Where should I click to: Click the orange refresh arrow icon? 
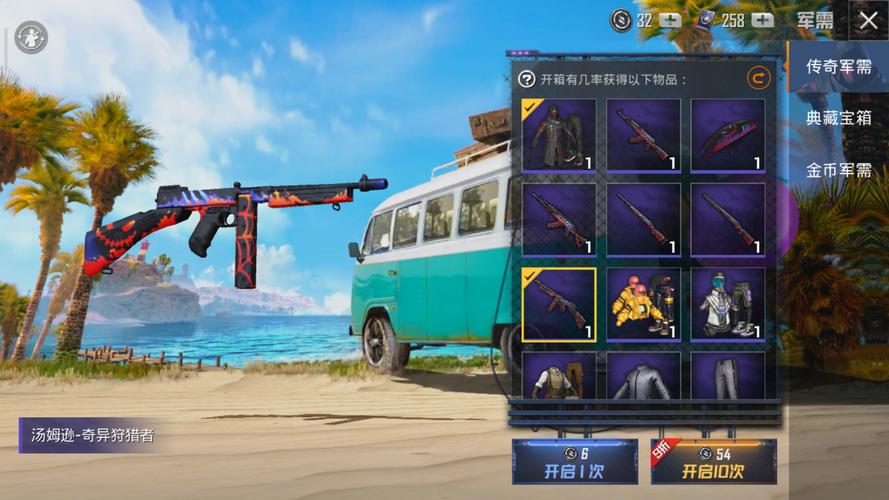(759, 78)
